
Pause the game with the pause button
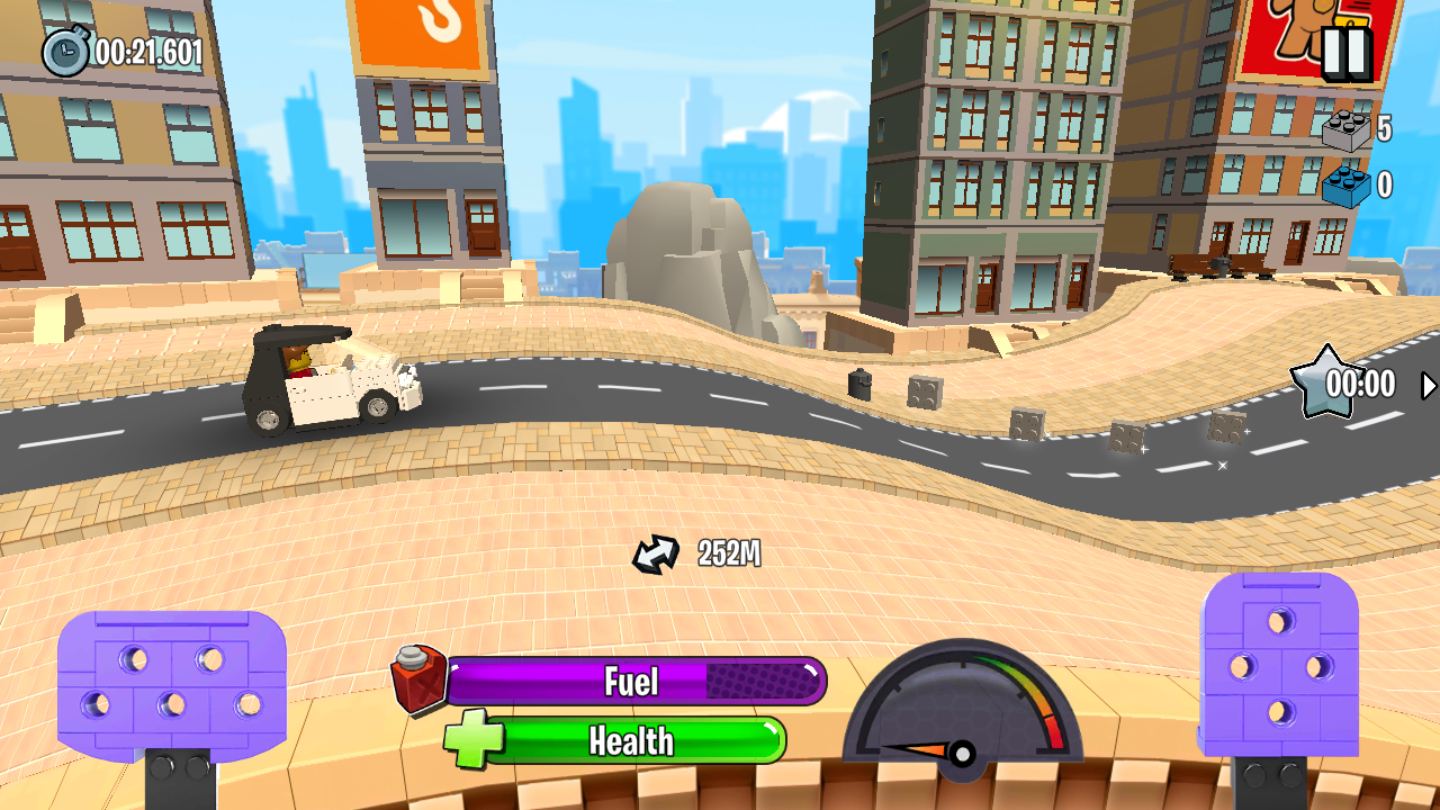pos(1346,53)
